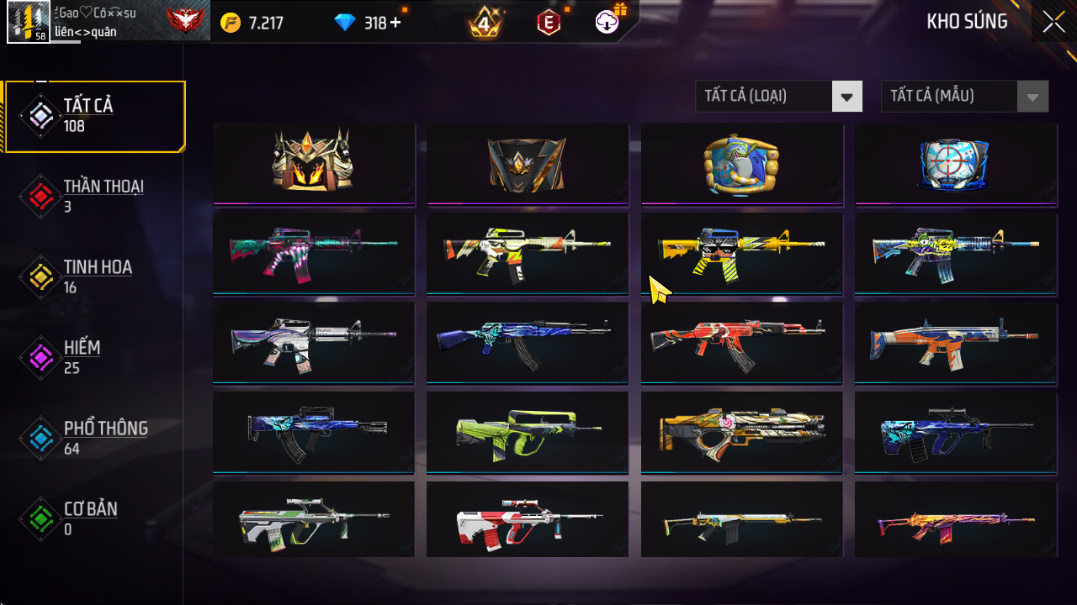The height and width of the screenshot is (605, 1077).
Task: Add more diamonds with the plus button
Action: [395, 23]
